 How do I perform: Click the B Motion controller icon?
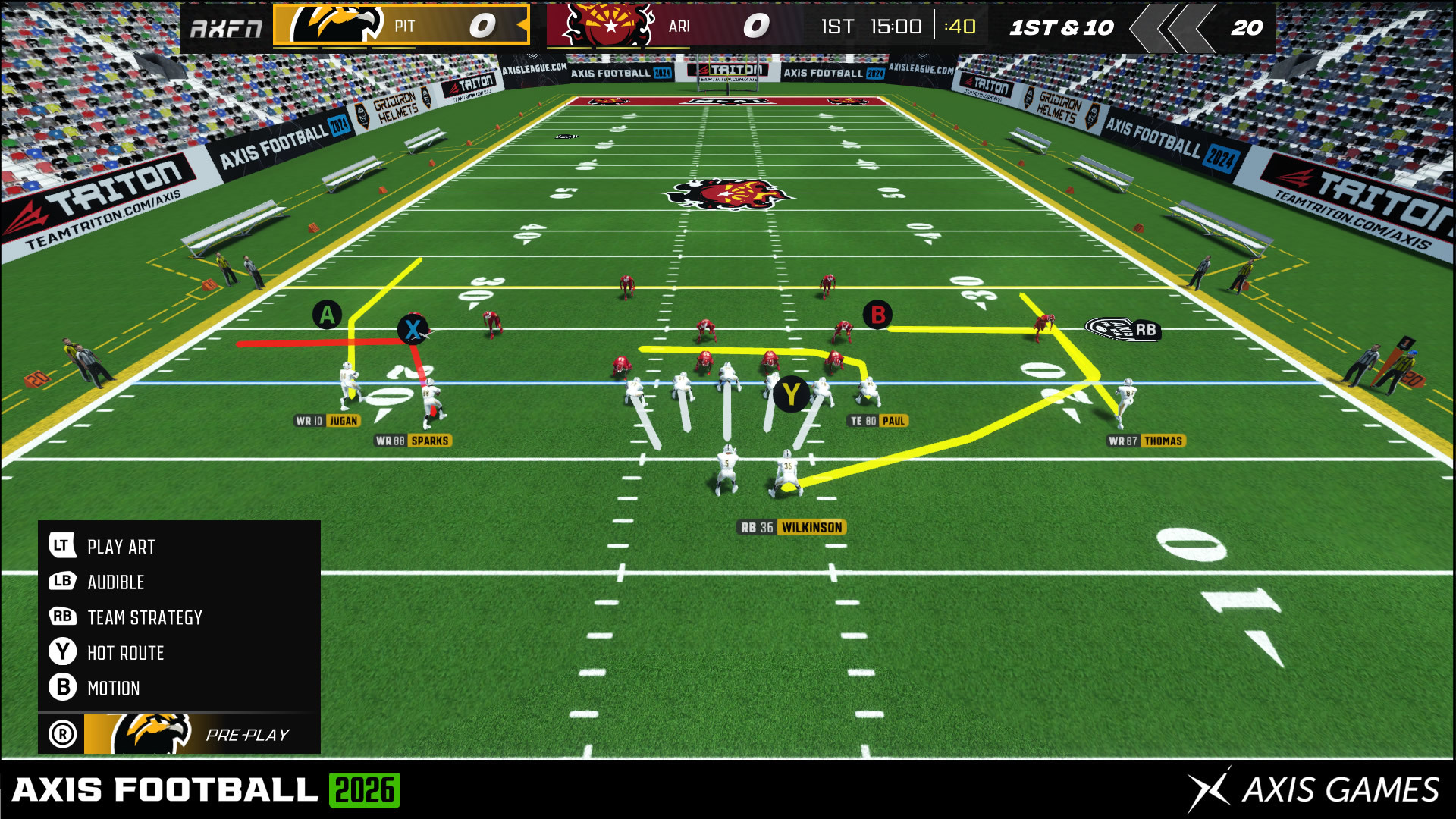coord(62,688)
